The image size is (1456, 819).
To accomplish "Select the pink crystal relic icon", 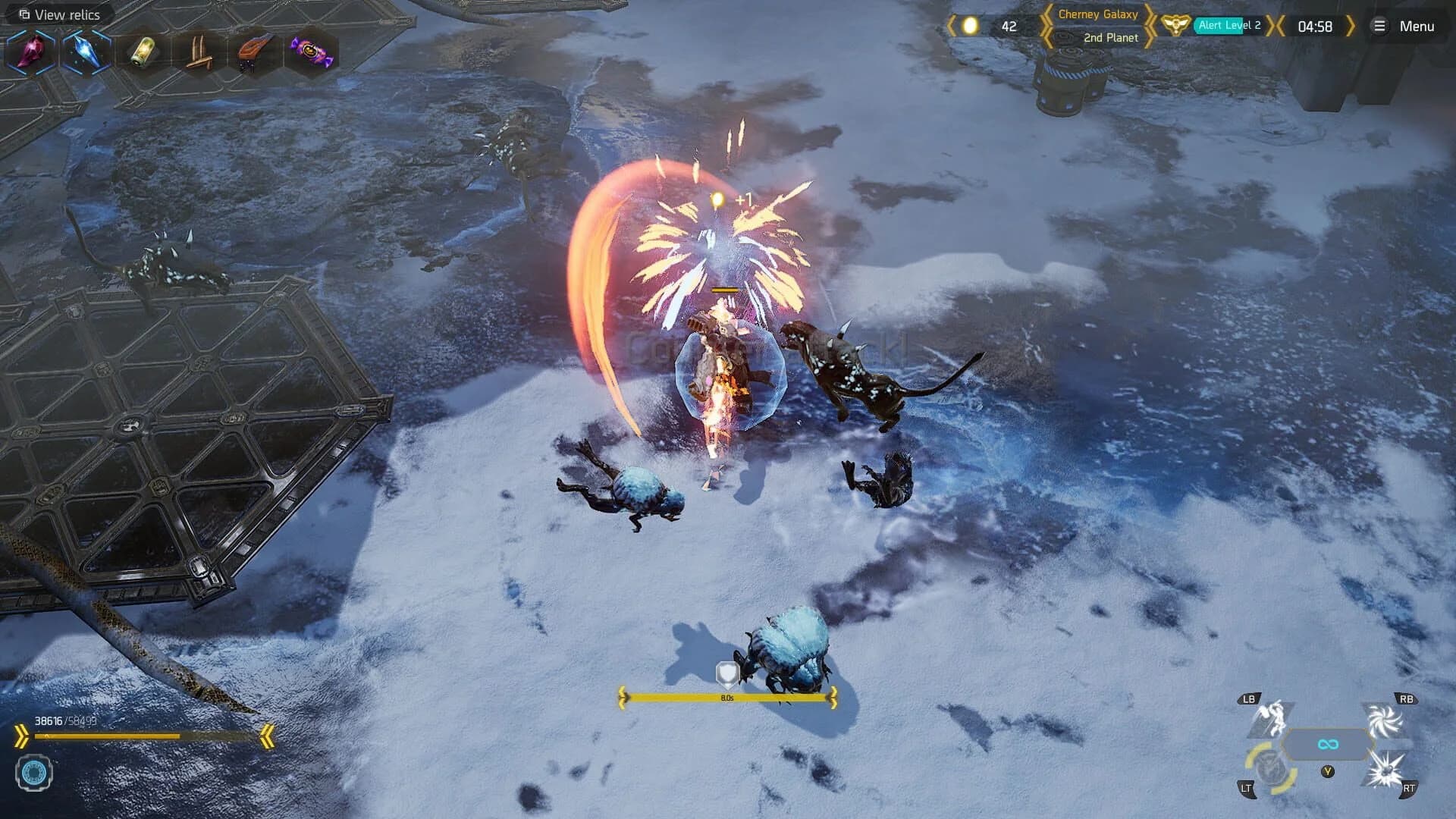I will click(29, 53).
